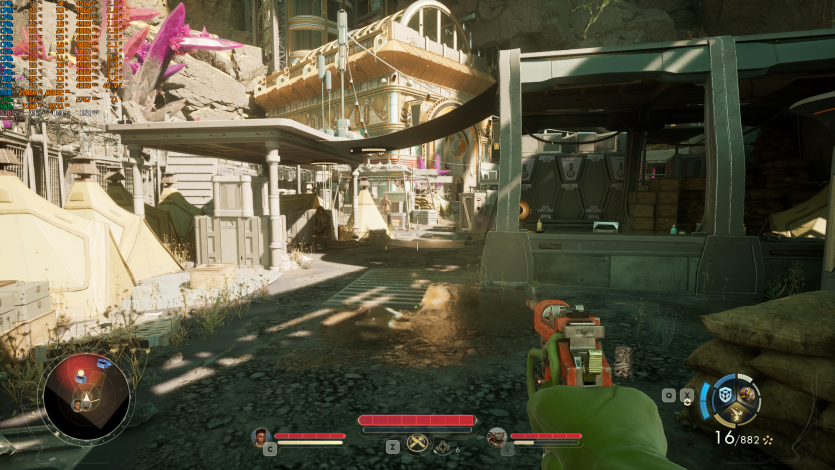Open the circular minimap
This screenshot has height=470, width=835.
84,397
